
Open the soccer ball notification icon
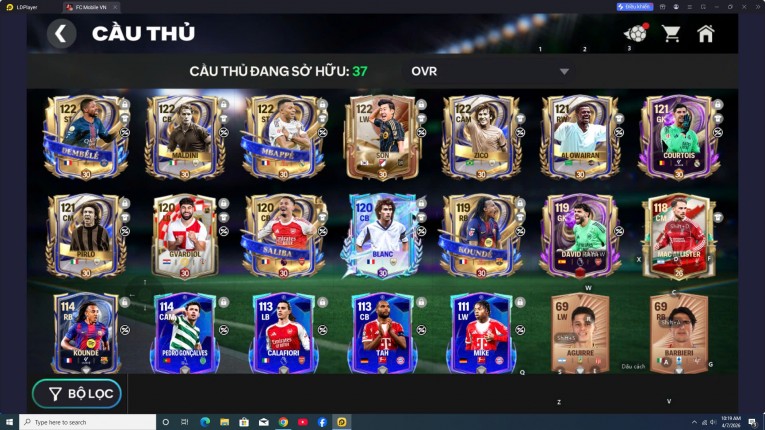coord(634,34)
